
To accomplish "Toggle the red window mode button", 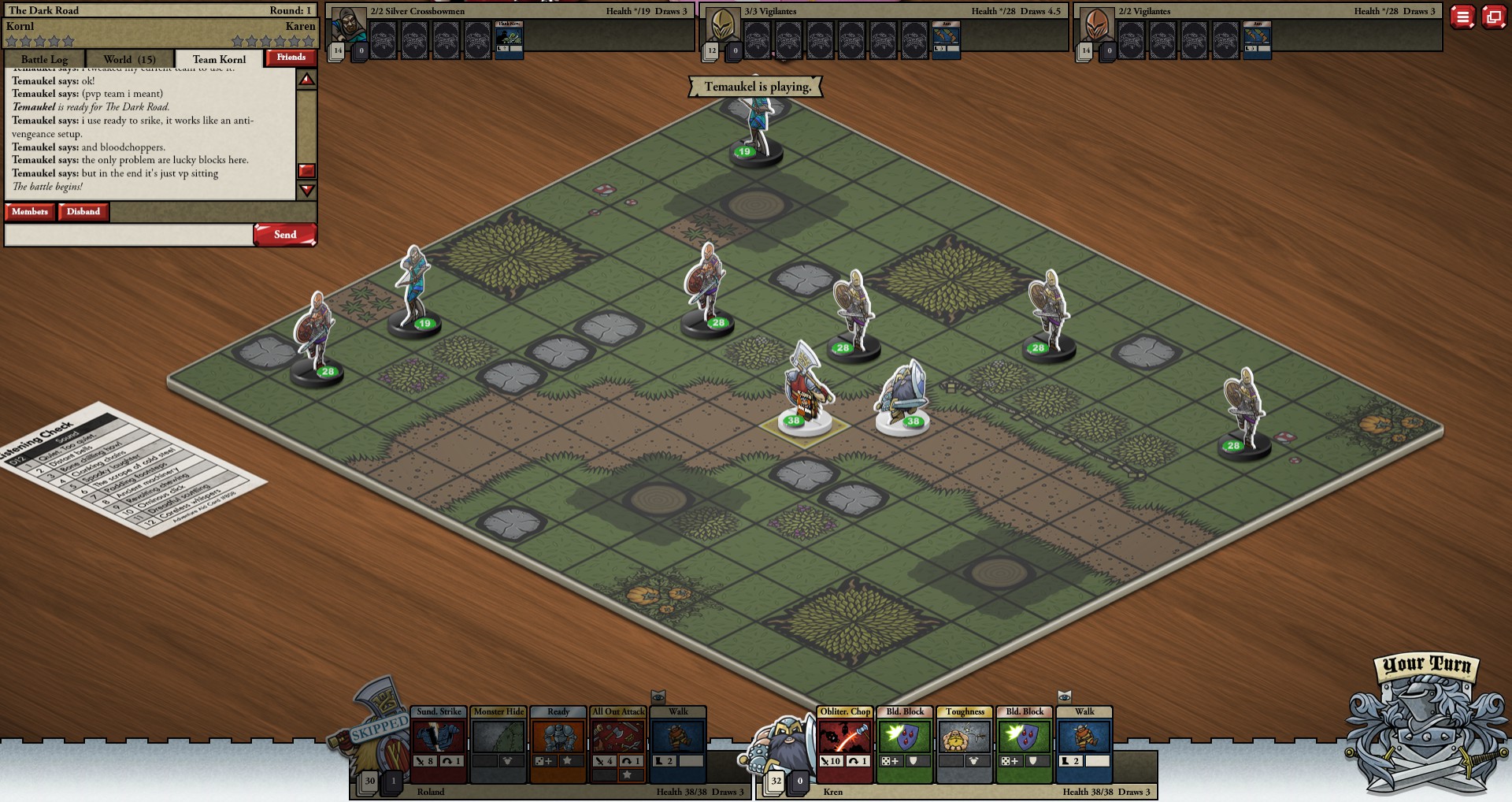I will (x=1494, y=17).
